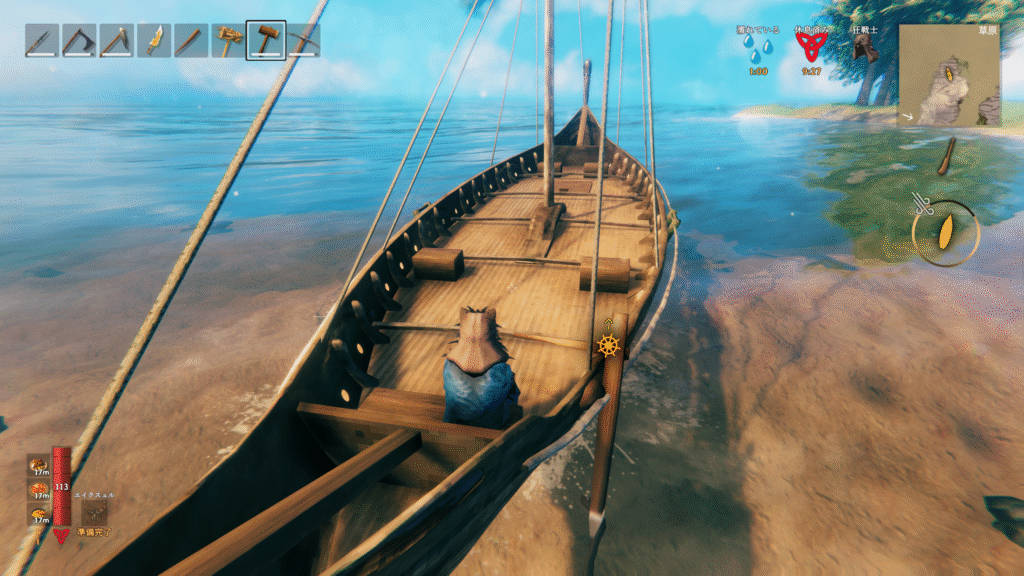Select the pickaxe in the hotbar
This screenshot has width=1024, height=576.
tap(304, 41)
